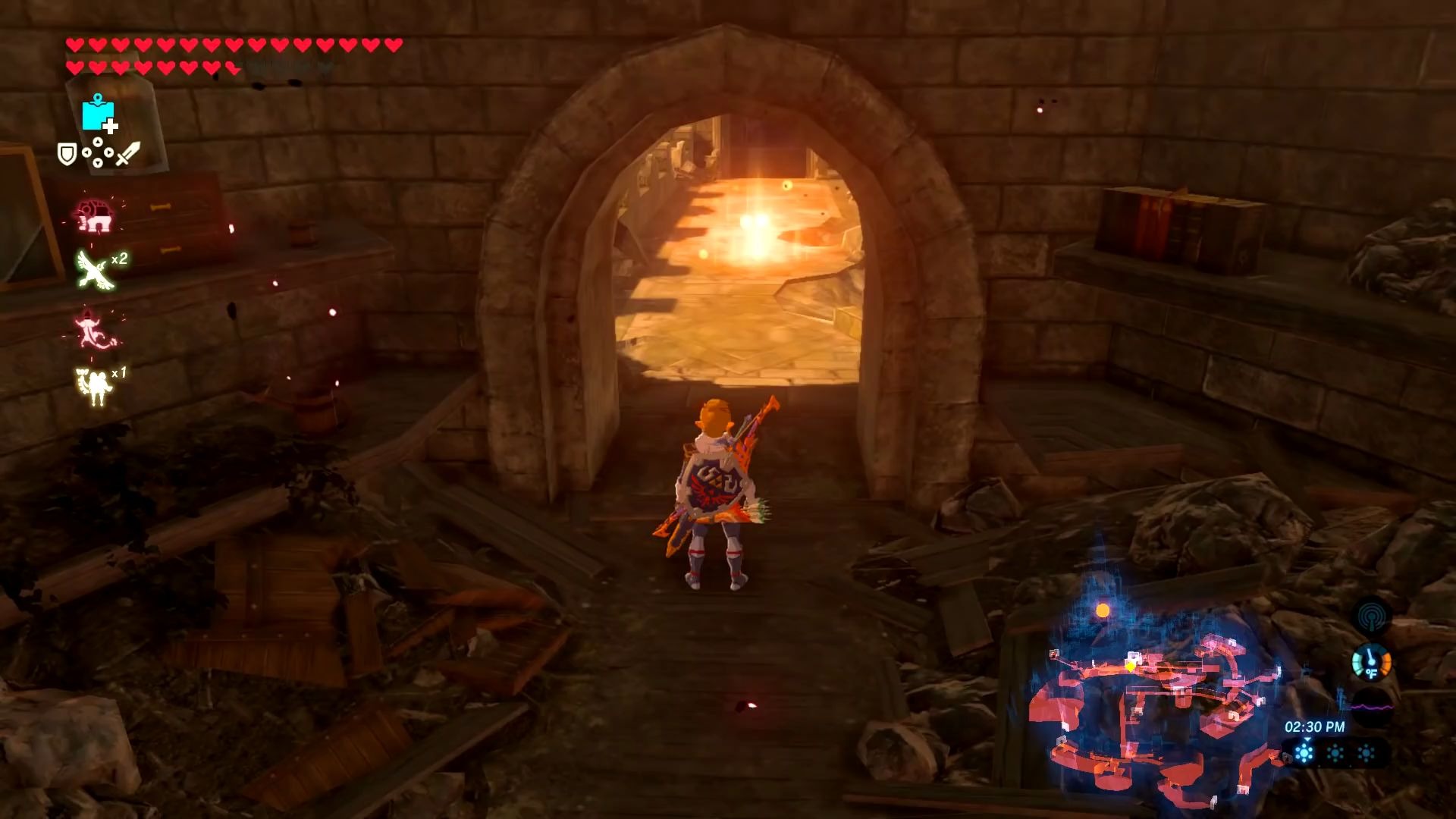
Task: Click the glowing bird icon labeled x2
Action: coord(92,269)
